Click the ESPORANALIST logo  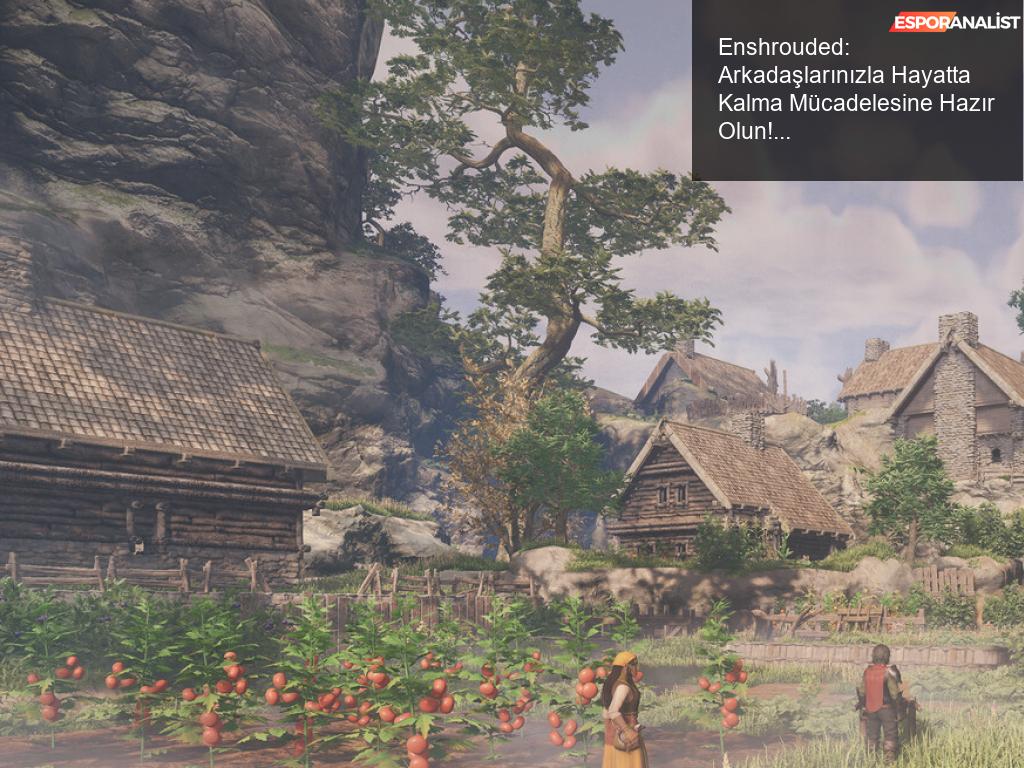(953, 21)
